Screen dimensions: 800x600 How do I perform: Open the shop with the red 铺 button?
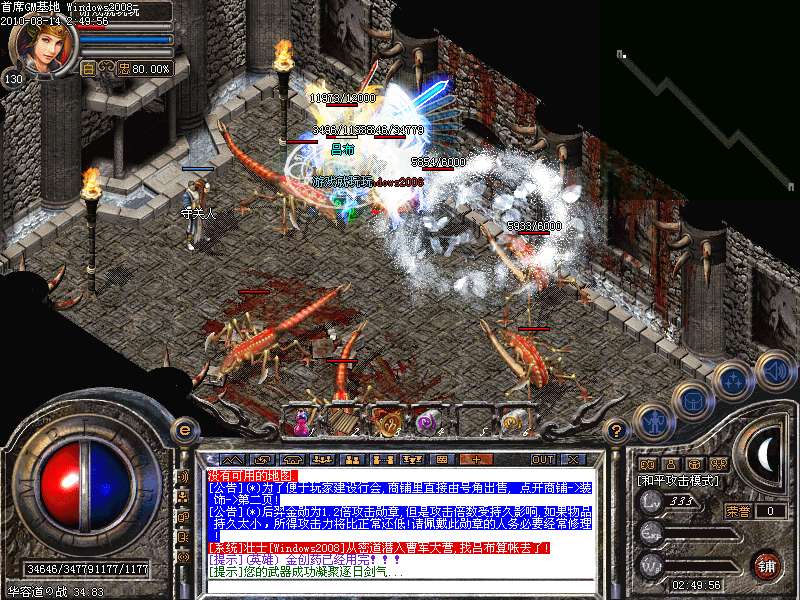tap(766, 565)
